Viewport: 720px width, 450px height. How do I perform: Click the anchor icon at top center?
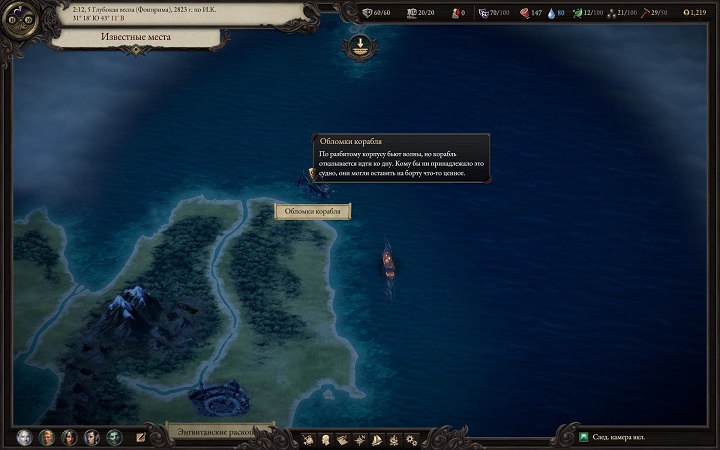[358, 45]
